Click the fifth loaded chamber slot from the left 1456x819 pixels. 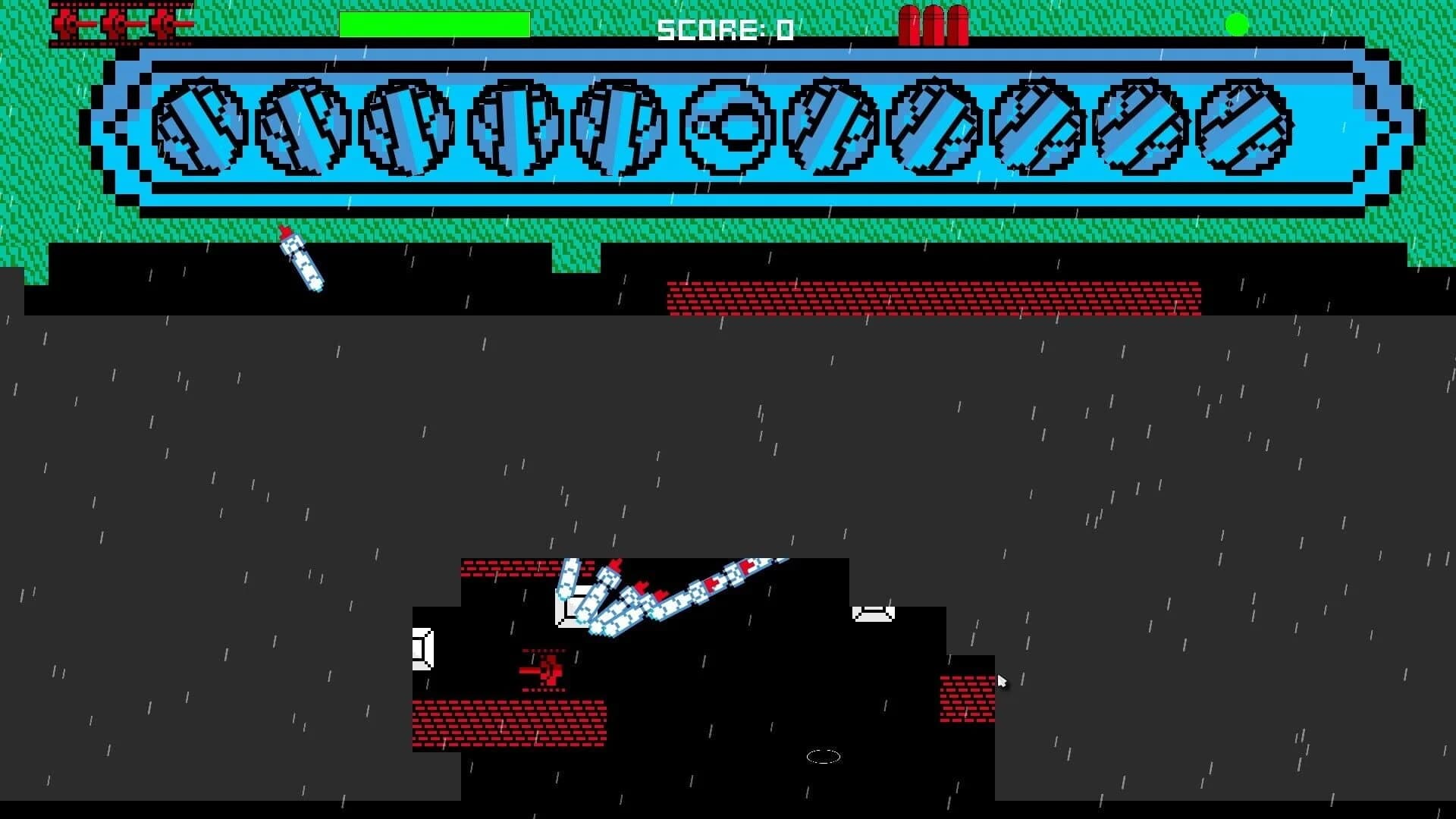[618, 125]
